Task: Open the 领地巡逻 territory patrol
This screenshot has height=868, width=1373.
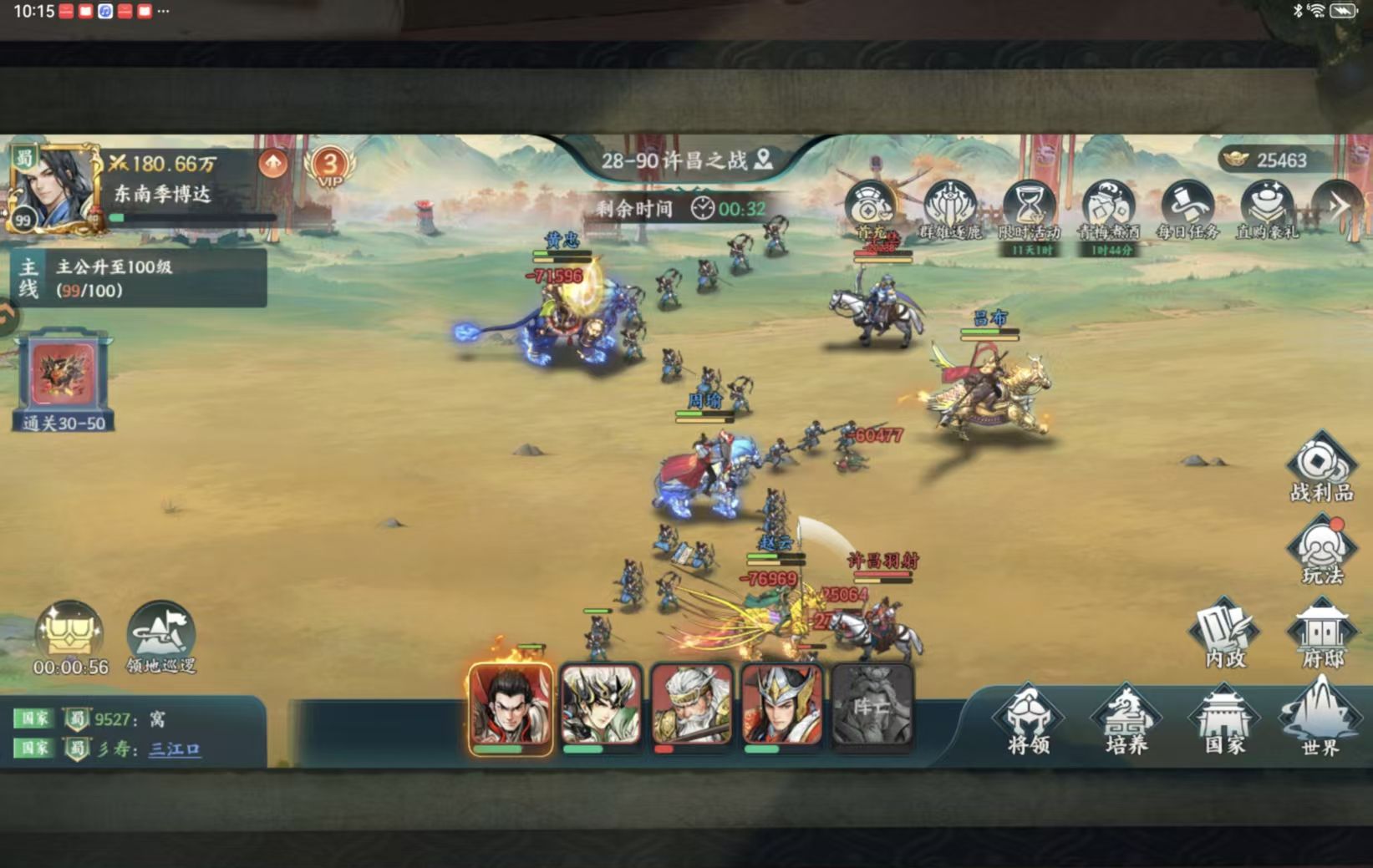Action: pyautogui.click(x=161, y=637)
